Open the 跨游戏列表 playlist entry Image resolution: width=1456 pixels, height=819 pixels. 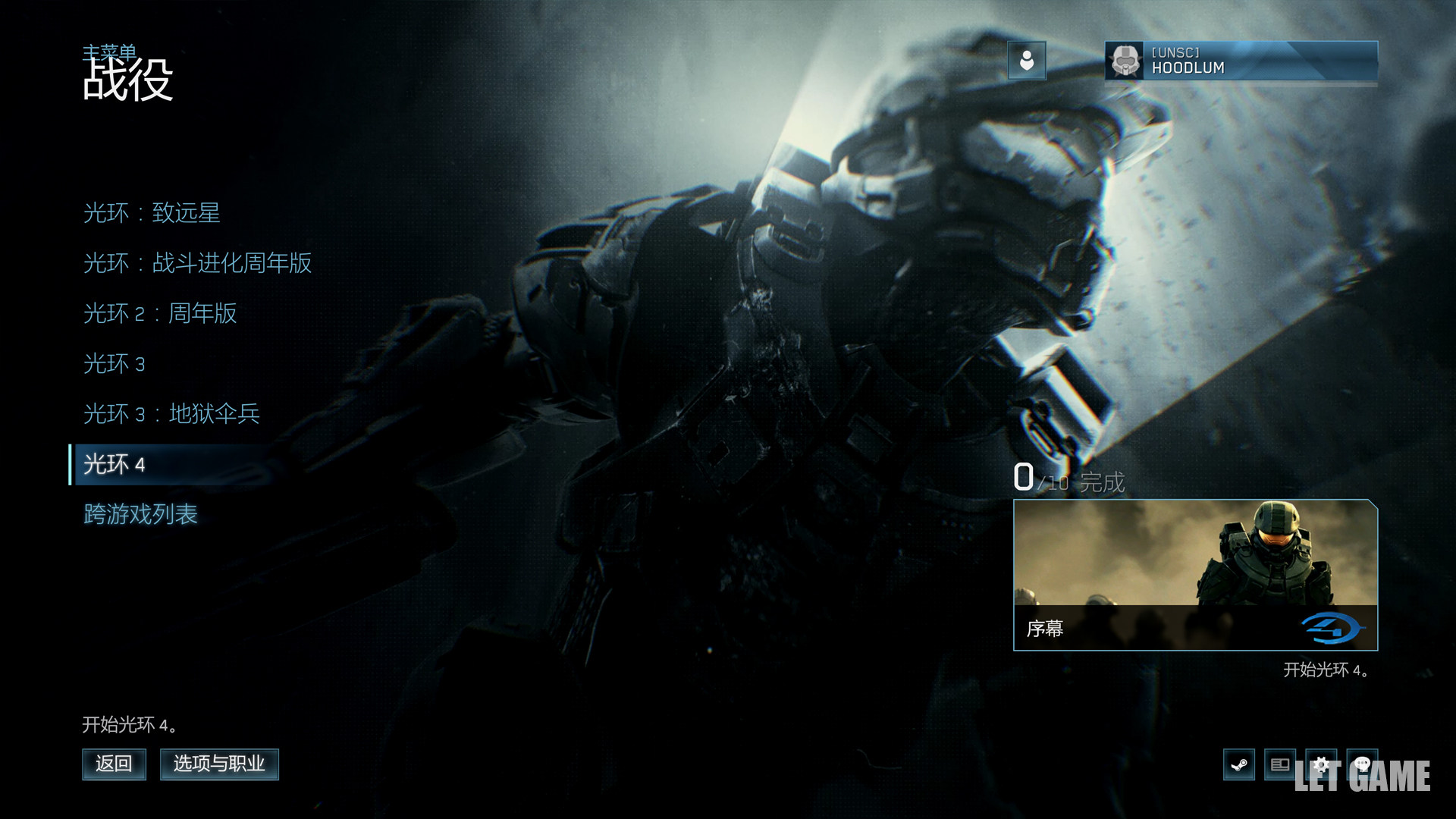pos(140,514)
